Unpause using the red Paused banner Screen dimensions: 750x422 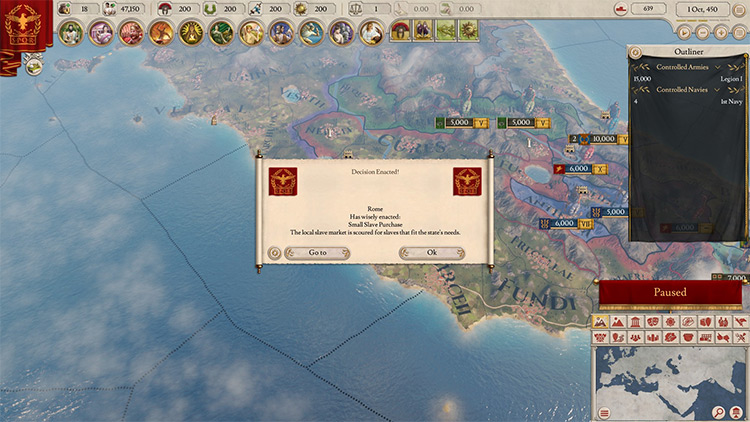(670, 292)
